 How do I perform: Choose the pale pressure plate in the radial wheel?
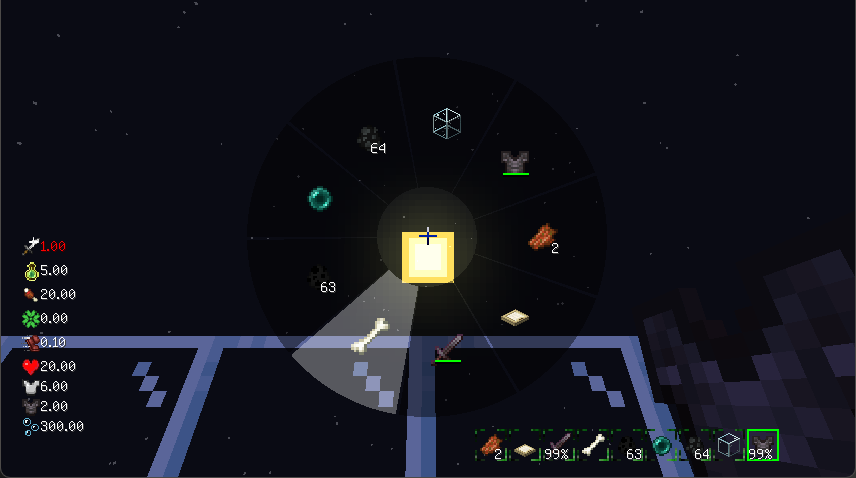515,317
